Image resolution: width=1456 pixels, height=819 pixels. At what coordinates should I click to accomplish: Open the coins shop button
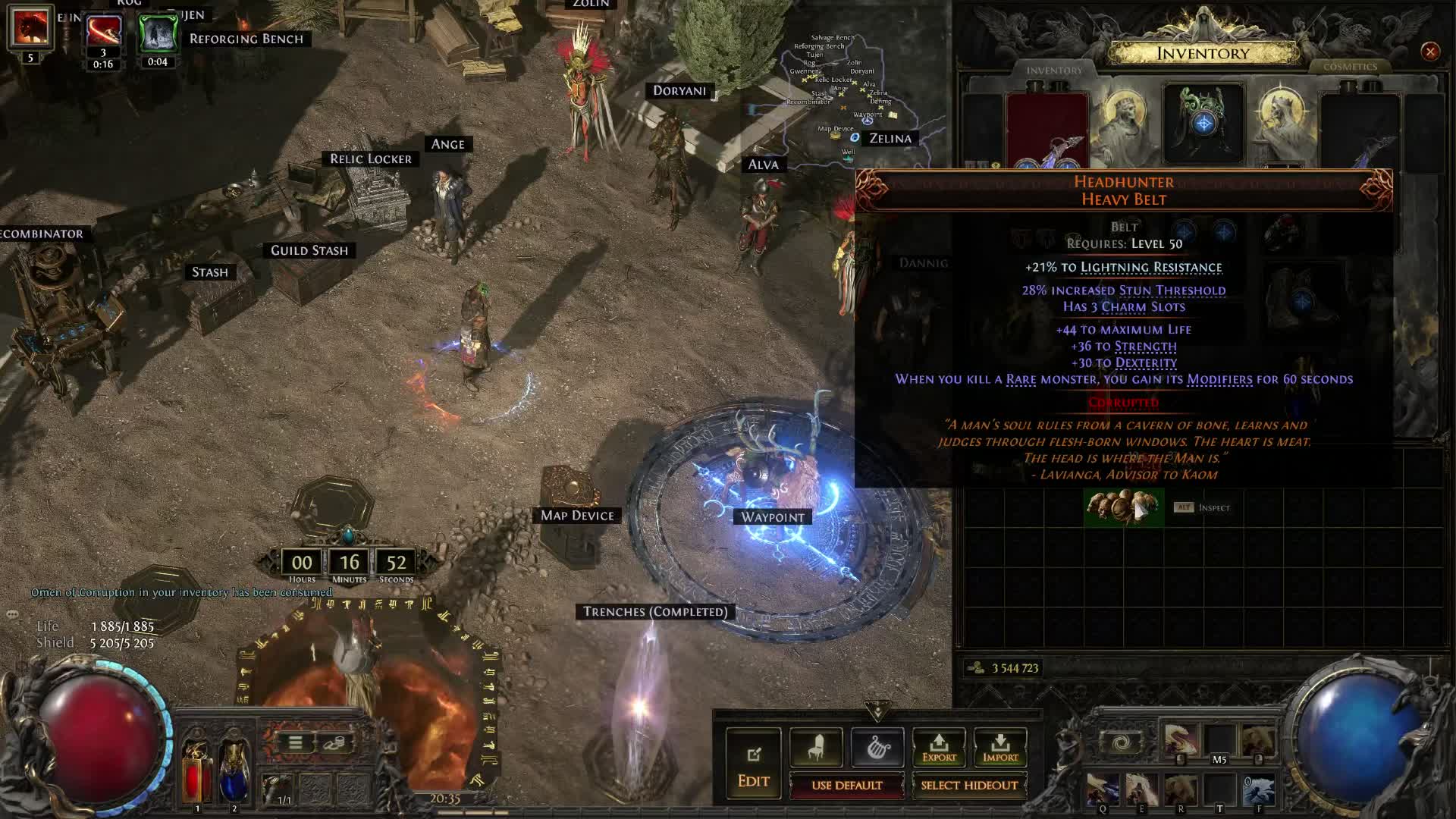click(x=334, y=743)
